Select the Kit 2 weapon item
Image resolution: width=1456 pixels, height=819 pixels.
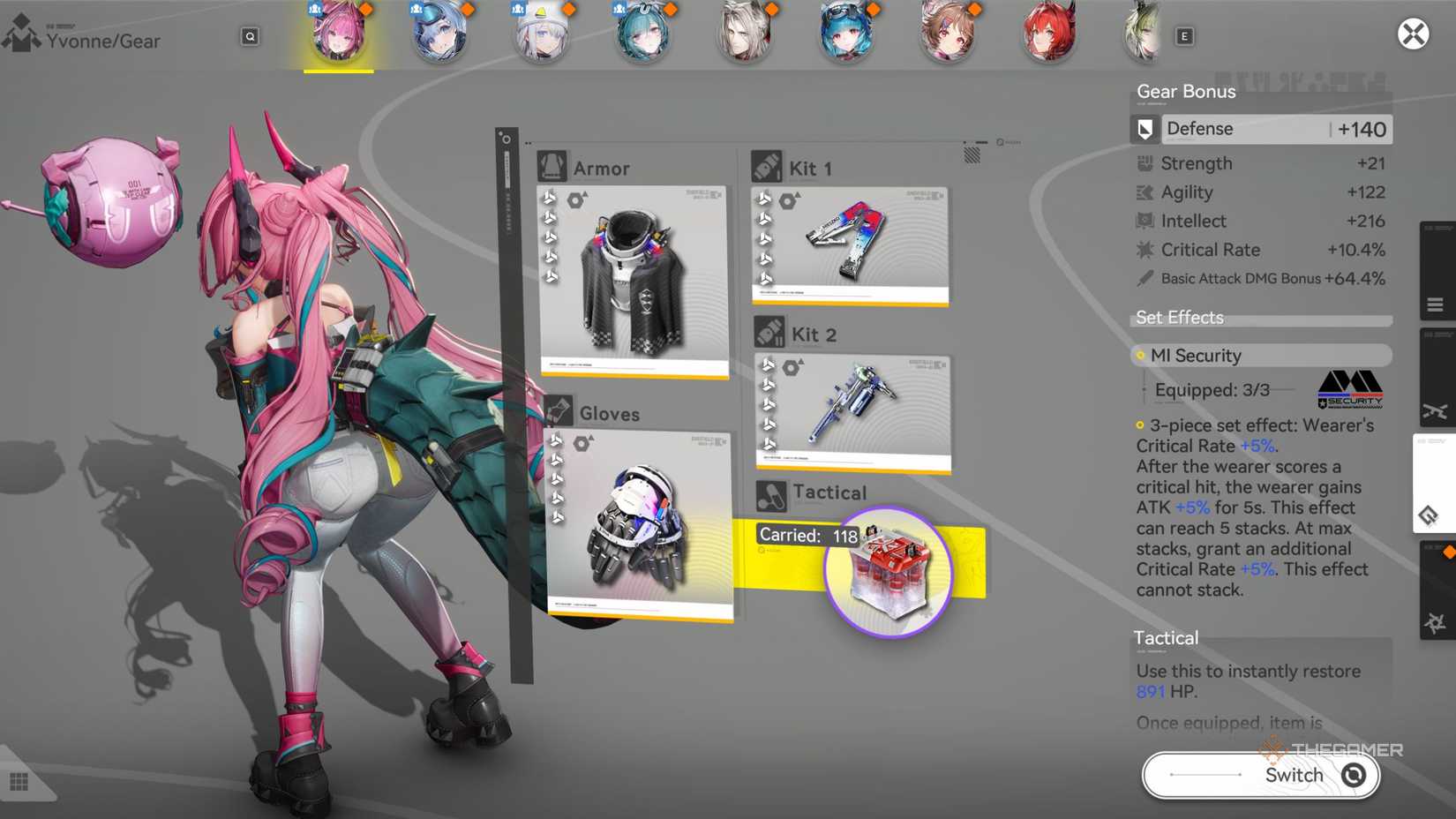point(852,410)
